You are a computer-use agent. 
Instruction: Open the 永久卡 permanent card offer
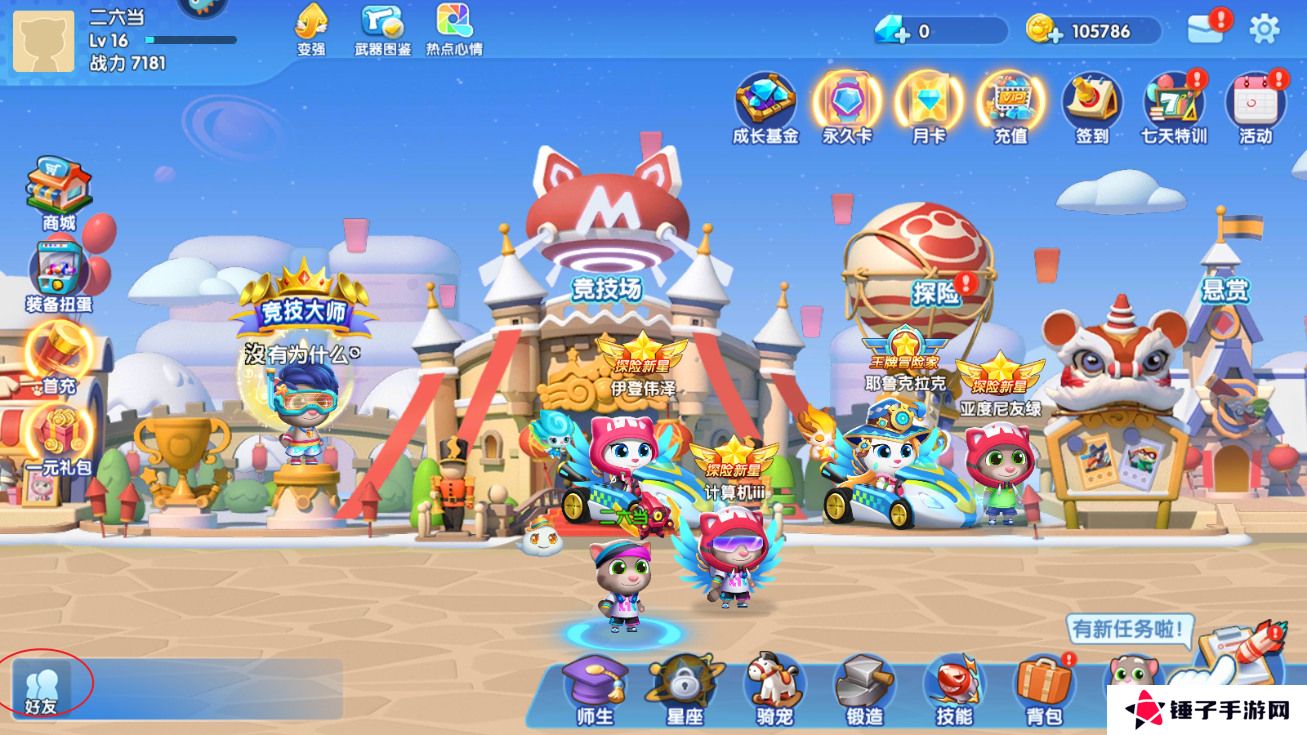(x=847, y=104)
